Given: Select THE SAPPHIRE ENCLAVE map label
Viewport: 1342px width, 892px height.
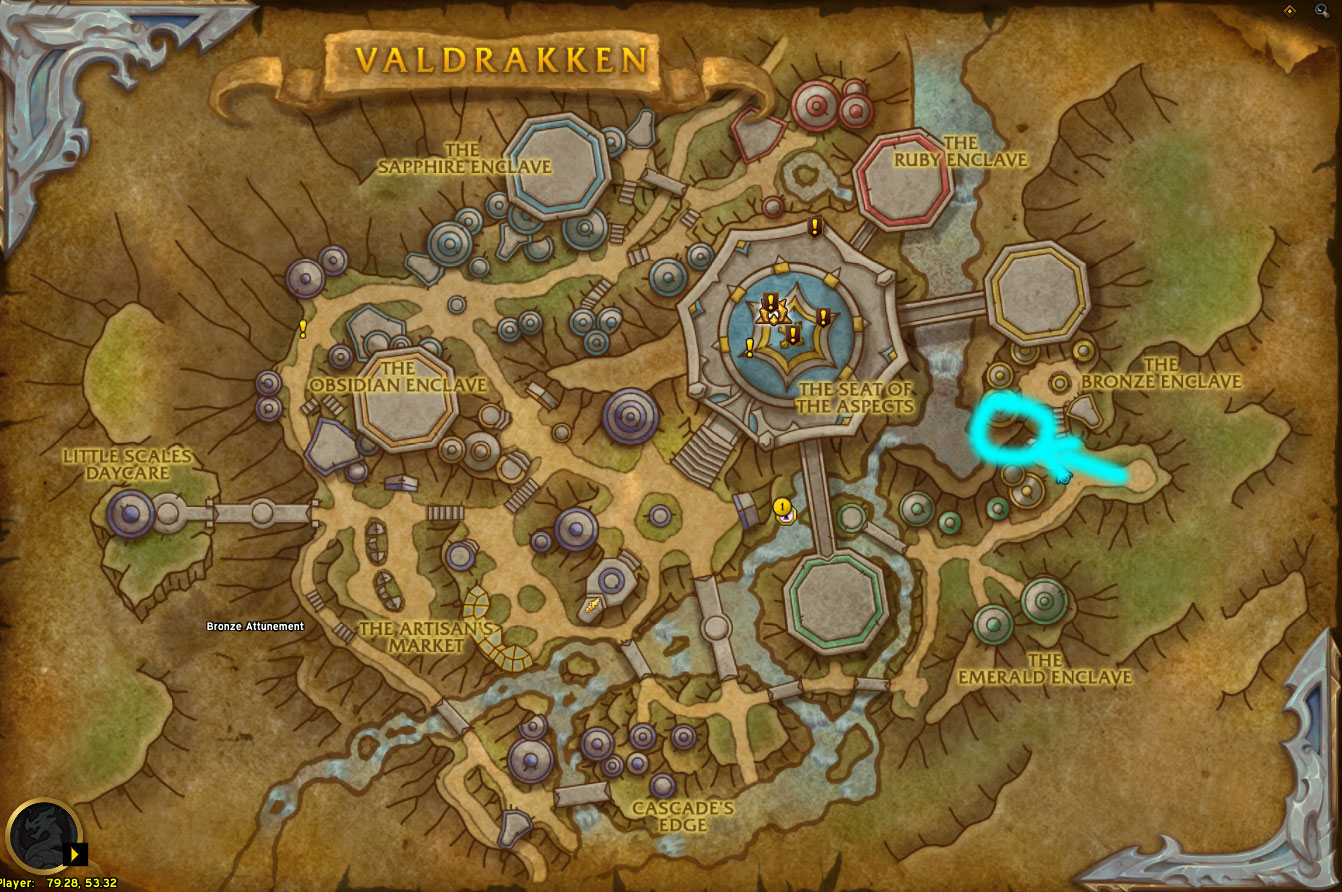Looking at the screenshot, I should pyautogui.click(x=465, y=158).
